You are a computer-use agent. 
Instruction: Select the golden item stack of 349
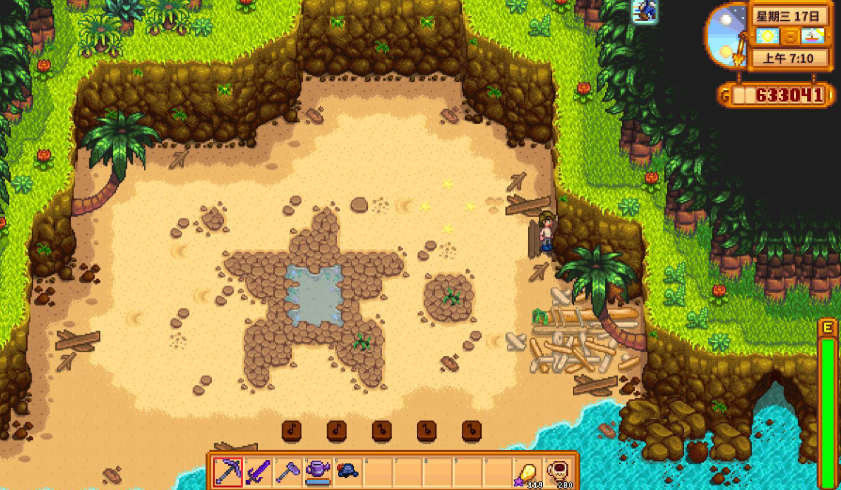pos(525,471)
